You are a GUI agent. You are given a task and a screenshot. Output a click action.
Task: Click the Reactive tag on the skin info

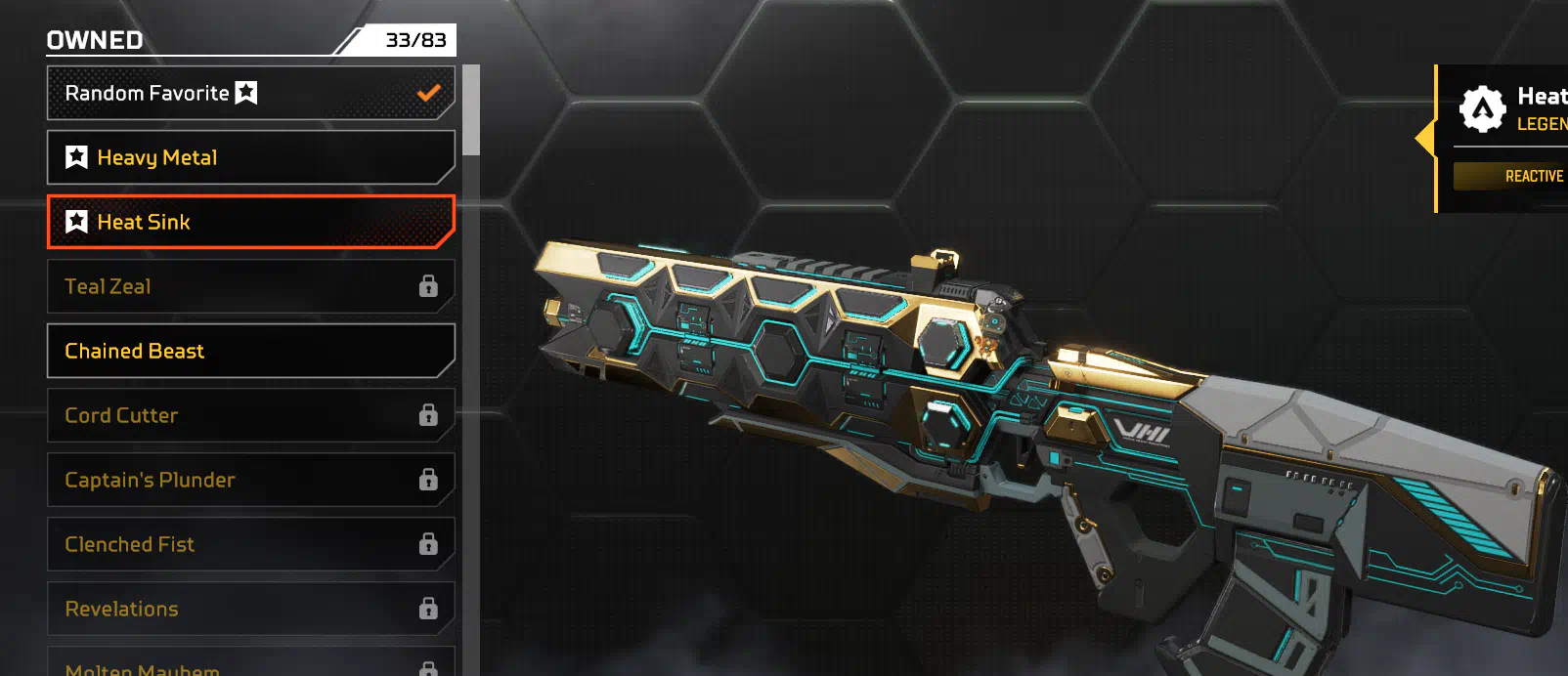click(1532, 176)
